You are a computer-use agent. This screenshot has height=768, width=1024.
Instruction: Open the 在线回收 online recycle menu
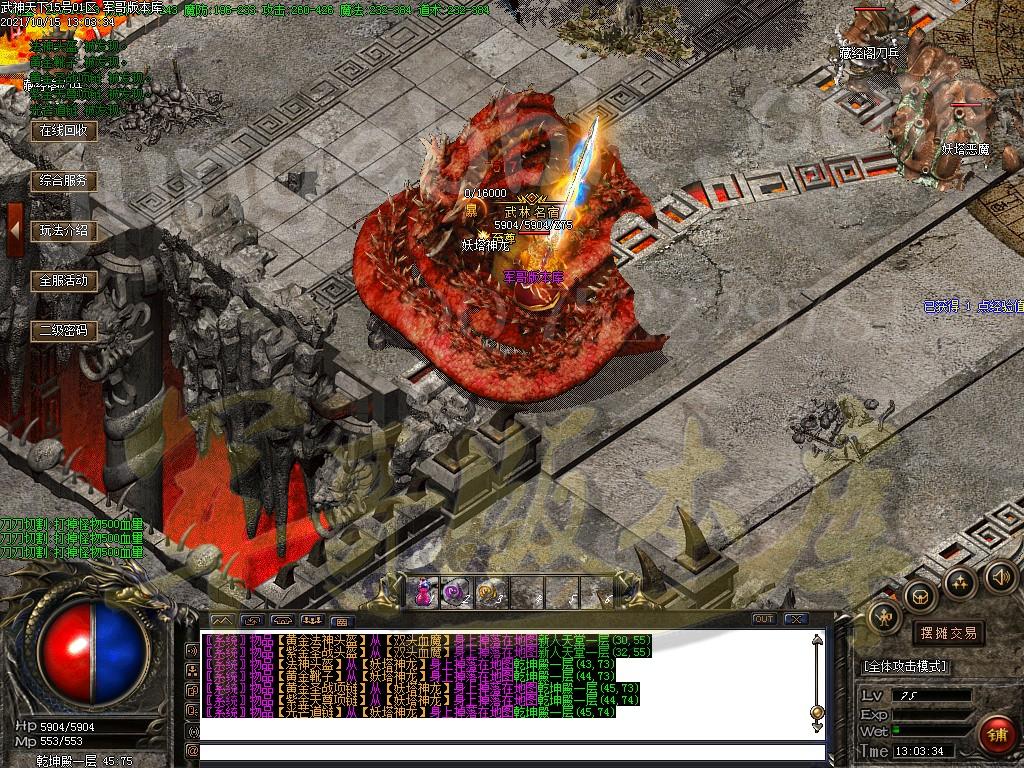click(x=64, y=131)
